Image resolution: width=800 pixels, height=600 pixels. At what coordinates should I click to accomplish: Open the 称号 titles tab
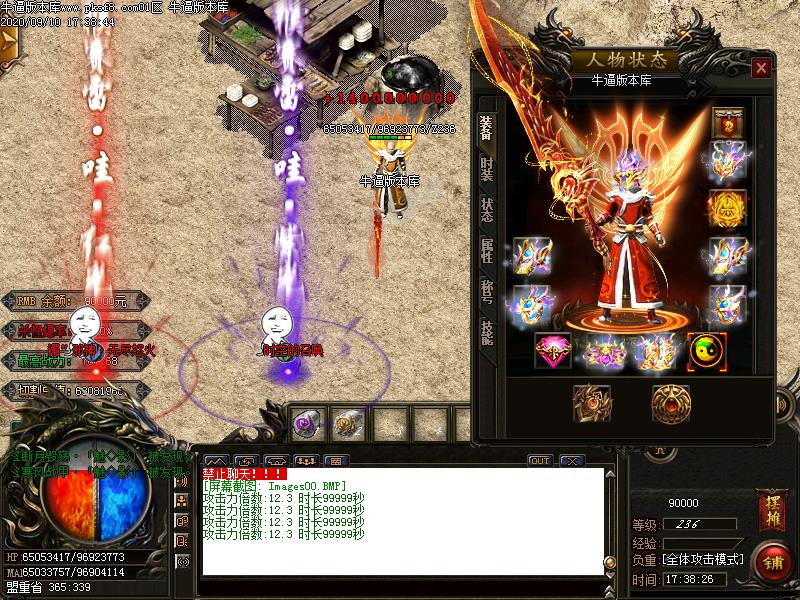coord(487,291)
